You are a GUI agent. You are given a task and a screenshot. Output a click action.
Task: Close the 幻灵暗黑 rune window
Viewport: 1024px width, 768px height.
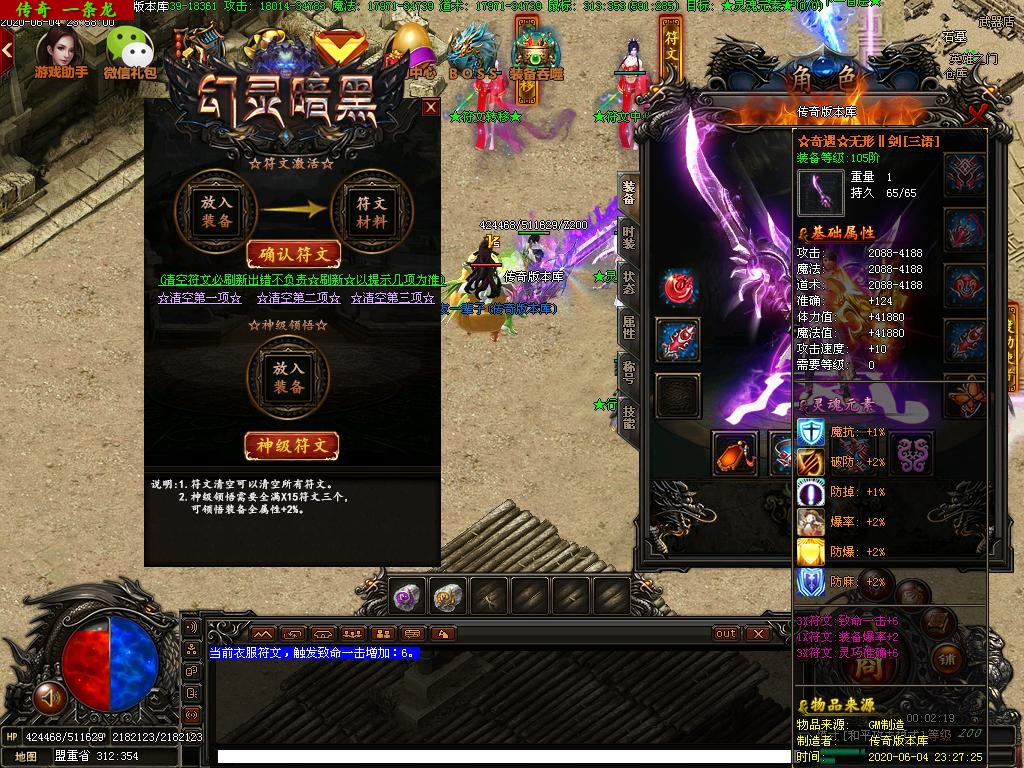pos(431,107)
